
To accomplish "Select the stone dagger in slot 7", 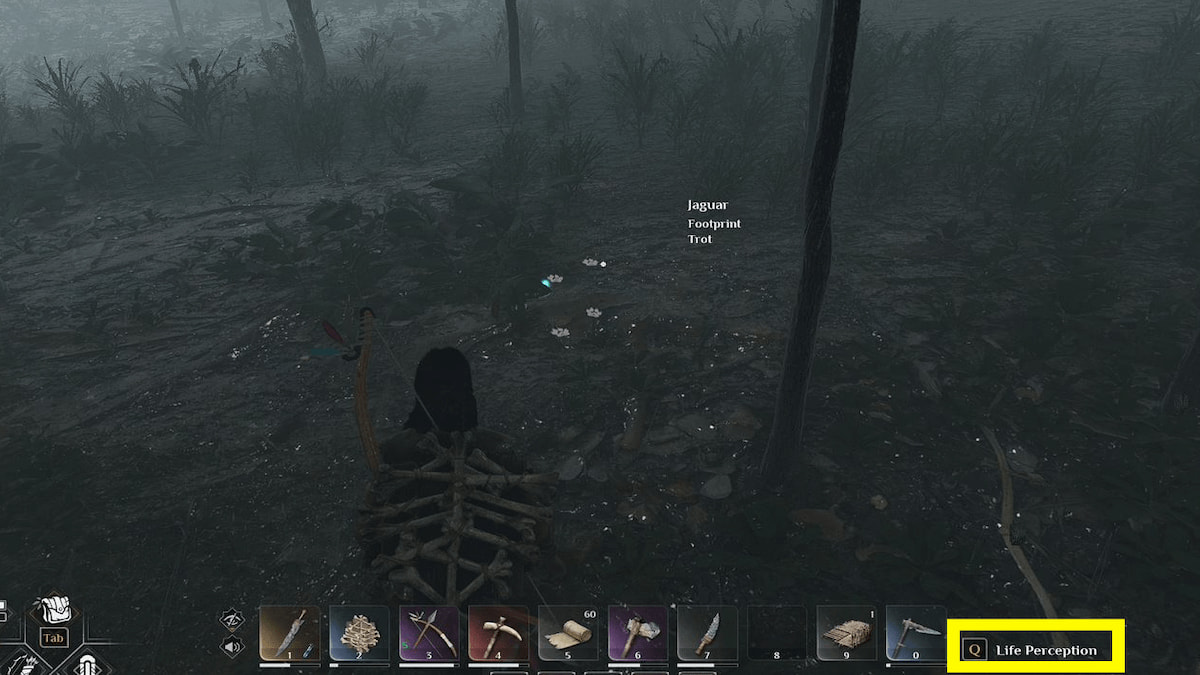I will tap(707, 632).
